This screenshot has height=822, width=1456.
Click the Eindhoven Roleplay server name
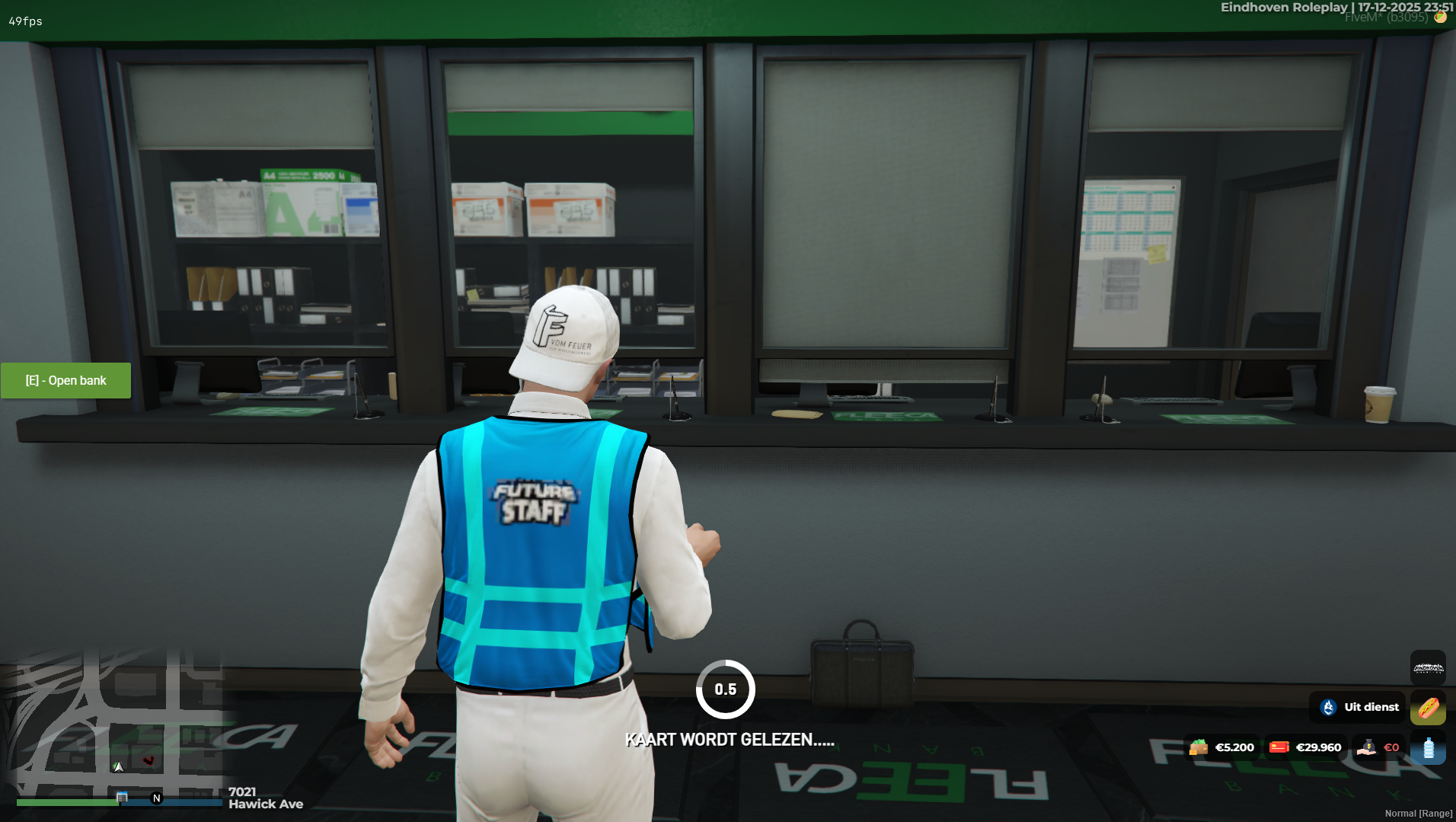(x=1285, y=7)
